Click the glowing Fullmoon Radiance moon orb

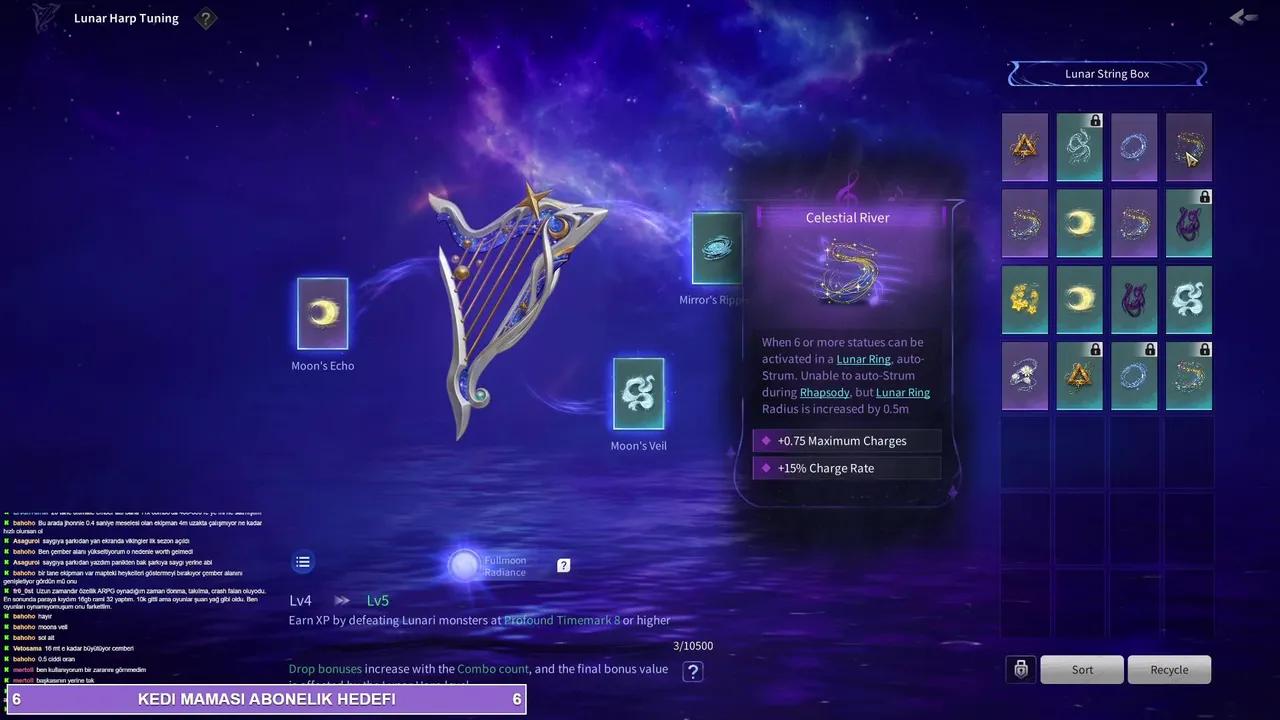464,565
